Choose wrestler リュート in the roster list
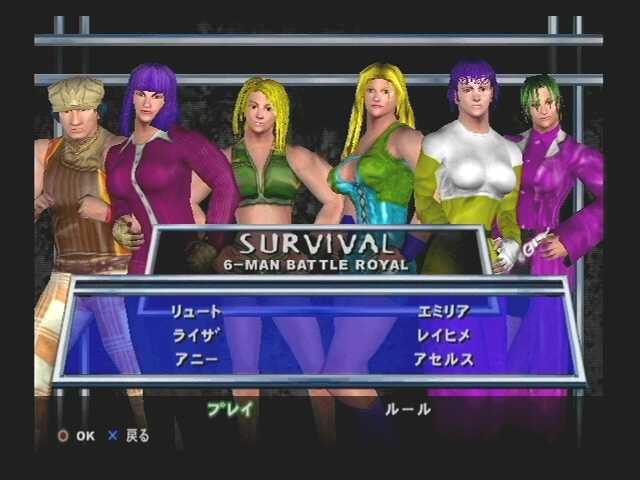The image size is (640, 480). coord(197,312)
